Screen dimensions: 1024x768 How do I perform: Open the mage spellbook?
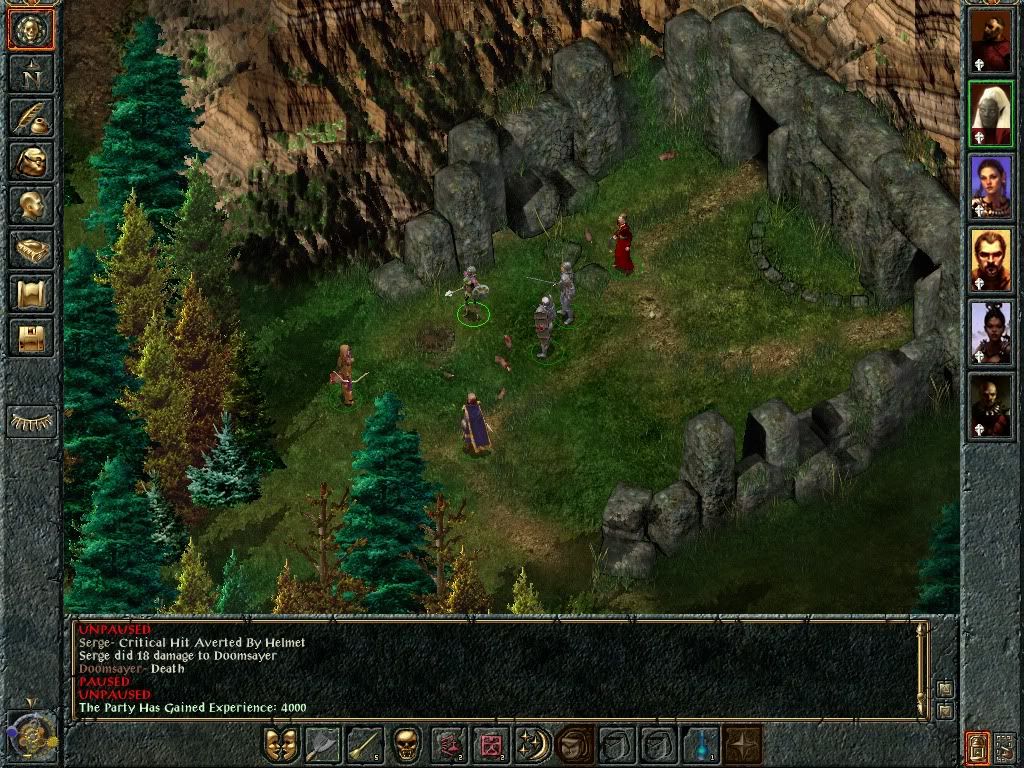pos(31,250)
